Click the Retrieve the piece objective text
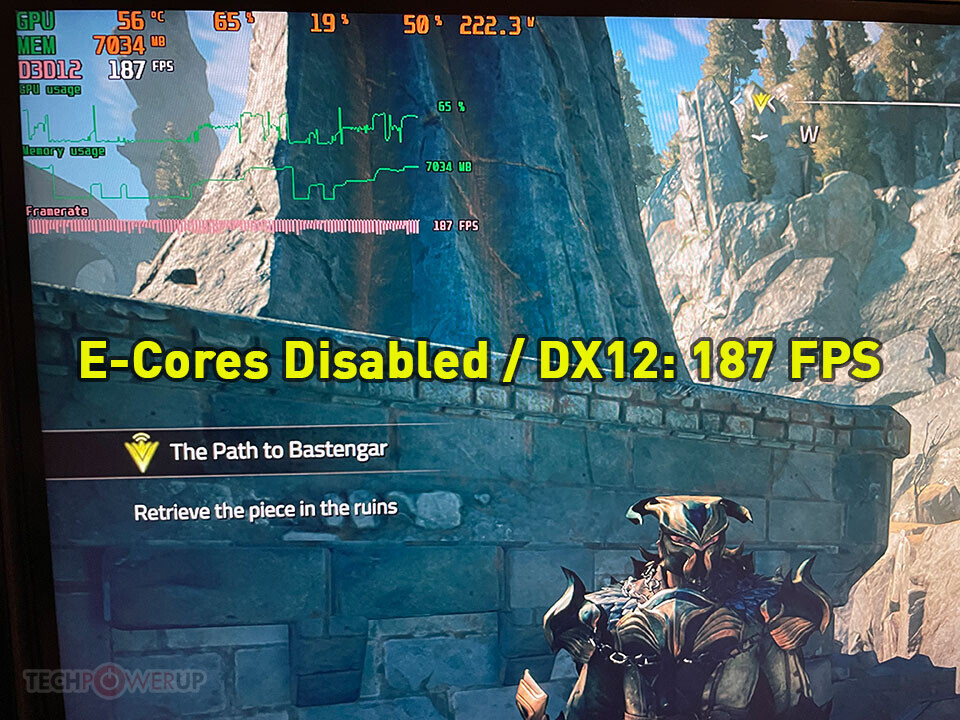The width and height of the screenshot is (960, 720). point(266,510)
